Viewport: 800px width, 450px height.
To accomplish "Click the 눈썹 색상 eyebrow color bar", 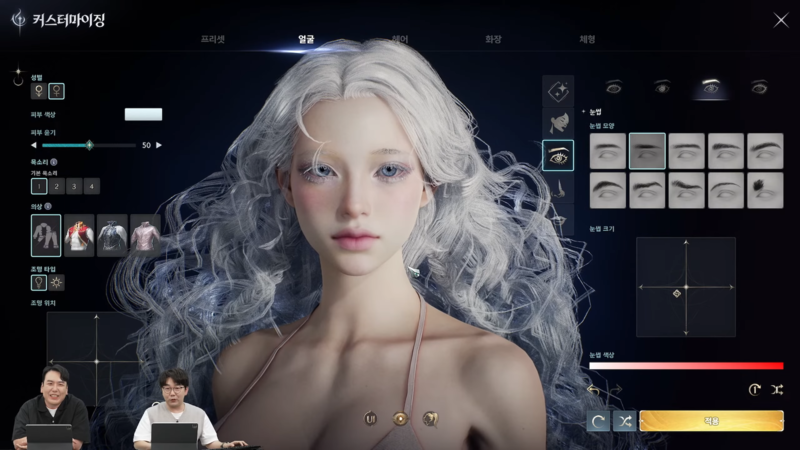I will [686, 366].
